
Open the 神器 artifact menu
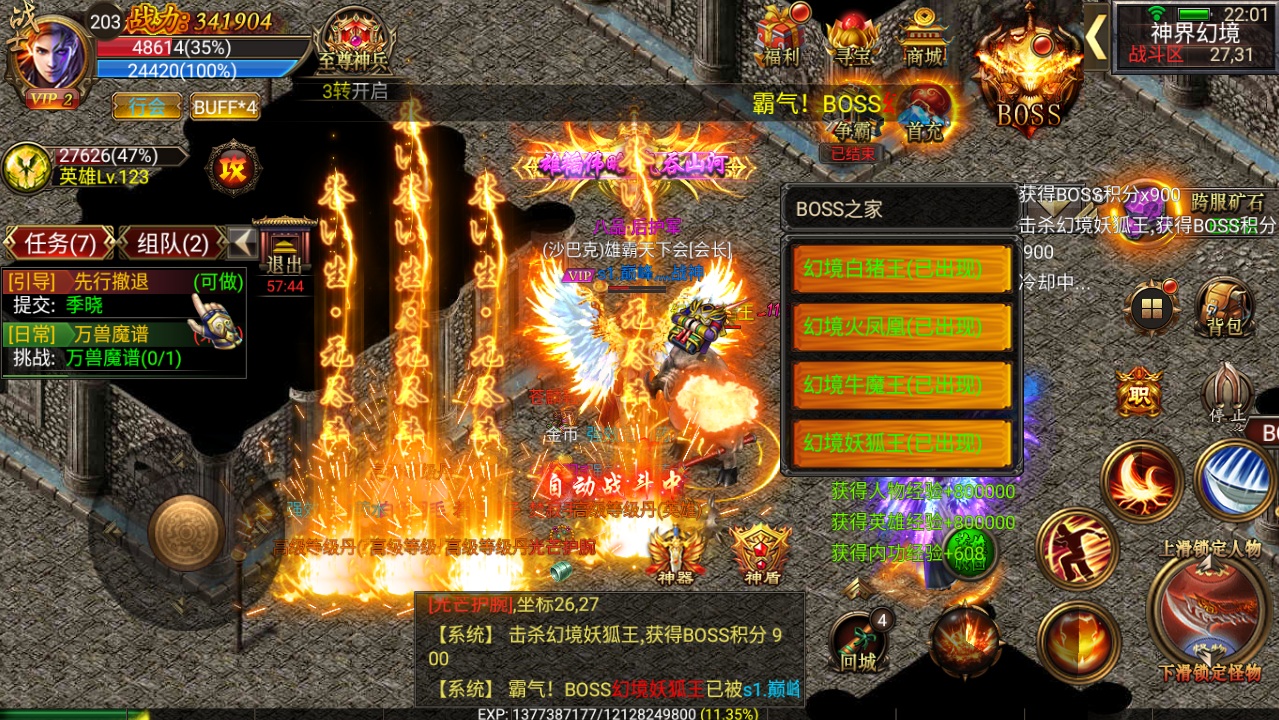pyautogui.click(x=669, y=553)
